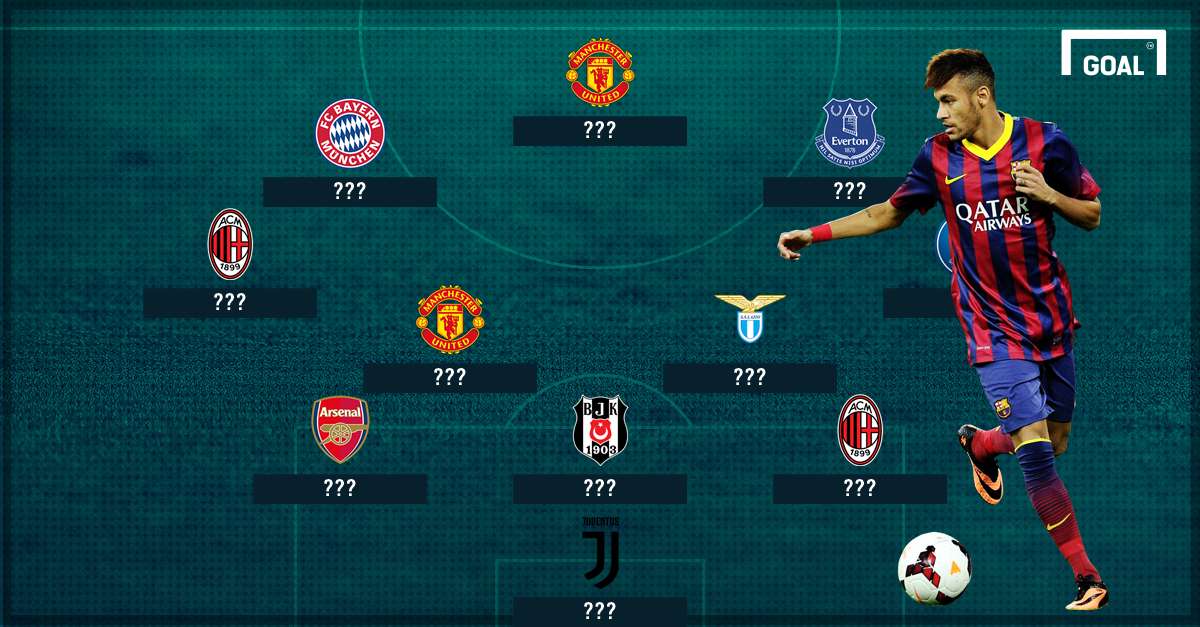Select the Arsenal cannon badge
Image resolution: width=1200 pixels, height=627 pixels.
340,429
